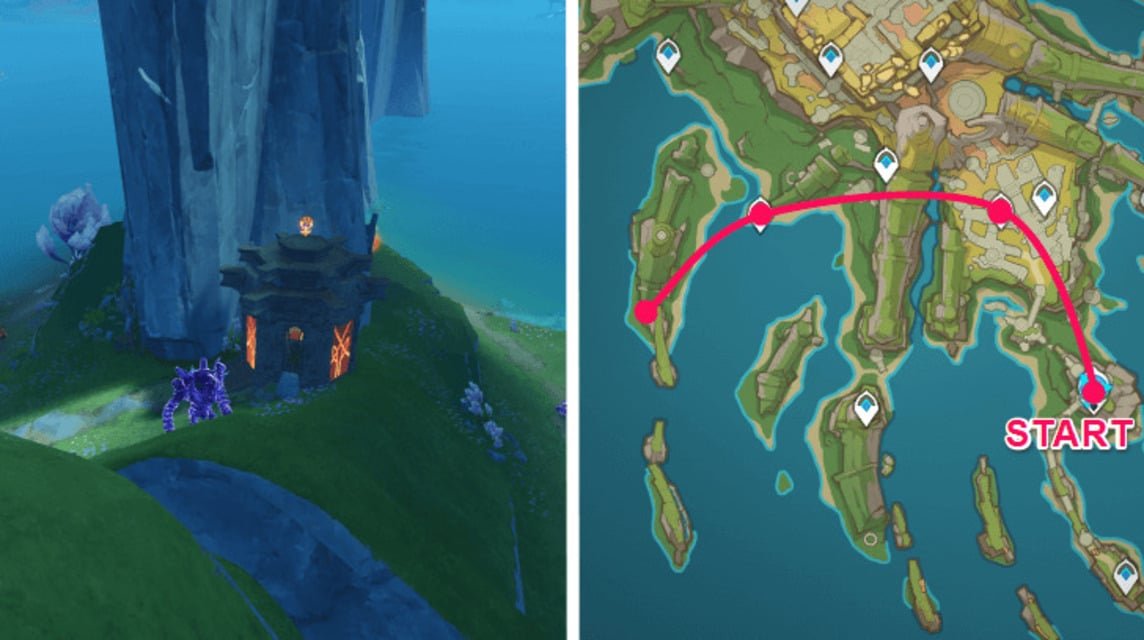
Task: Teleport to the waypoint on the central southern peninsula
Action: (866, 407)
